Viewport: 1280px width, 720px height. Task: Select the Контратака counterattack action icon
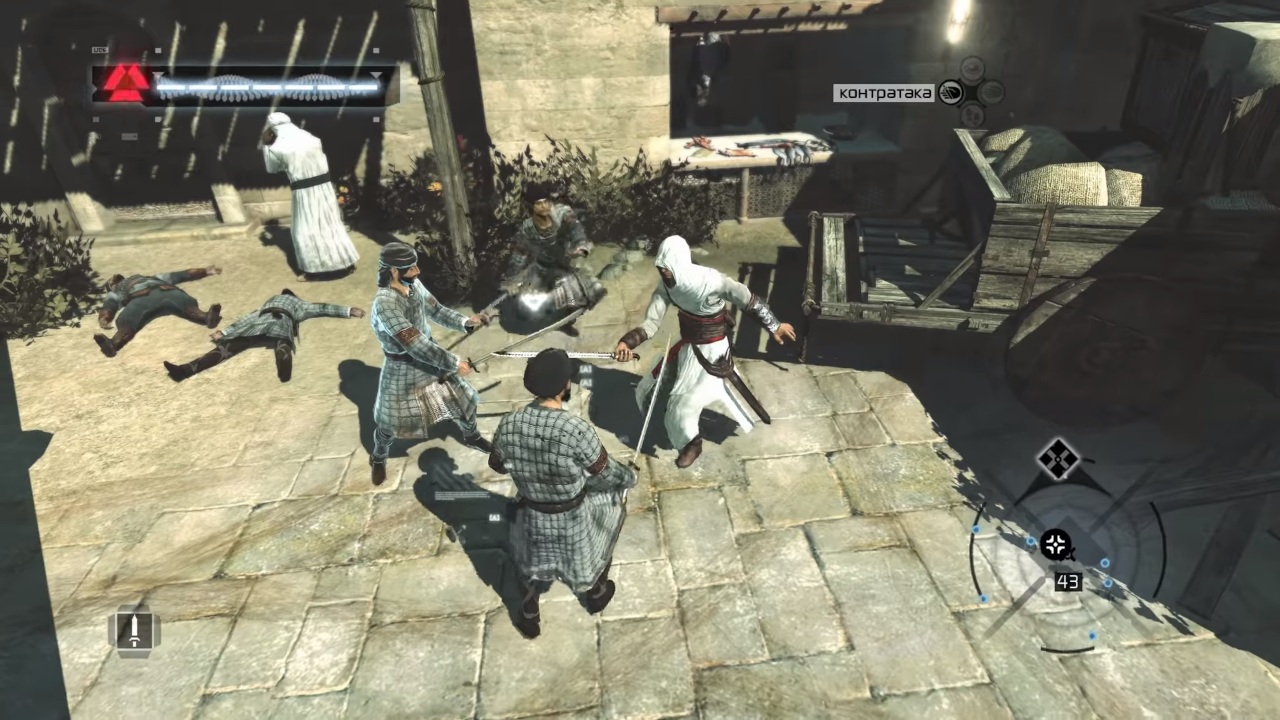(951, 93)
